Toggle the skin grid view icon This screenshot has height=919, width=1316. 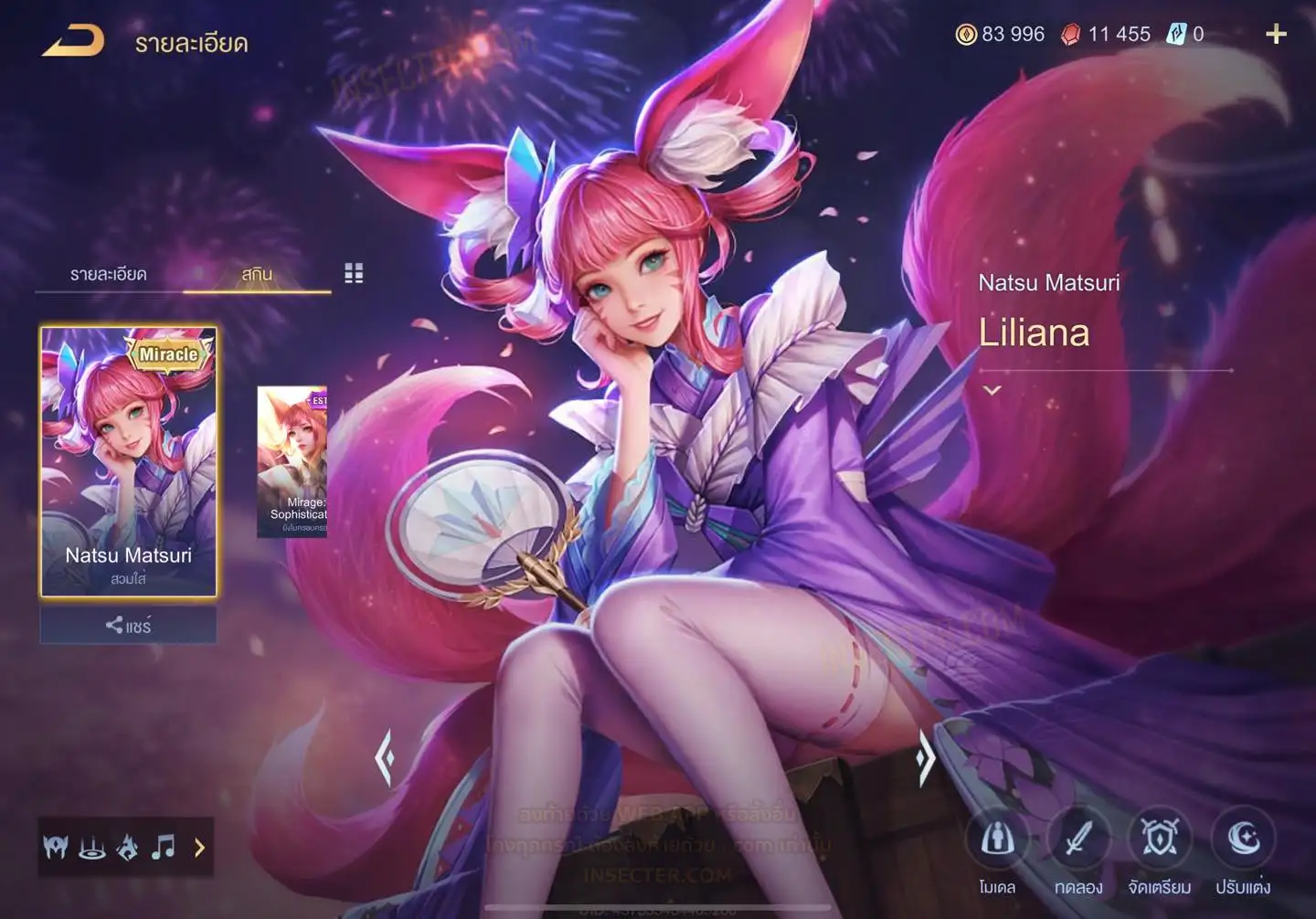[354, 273]
